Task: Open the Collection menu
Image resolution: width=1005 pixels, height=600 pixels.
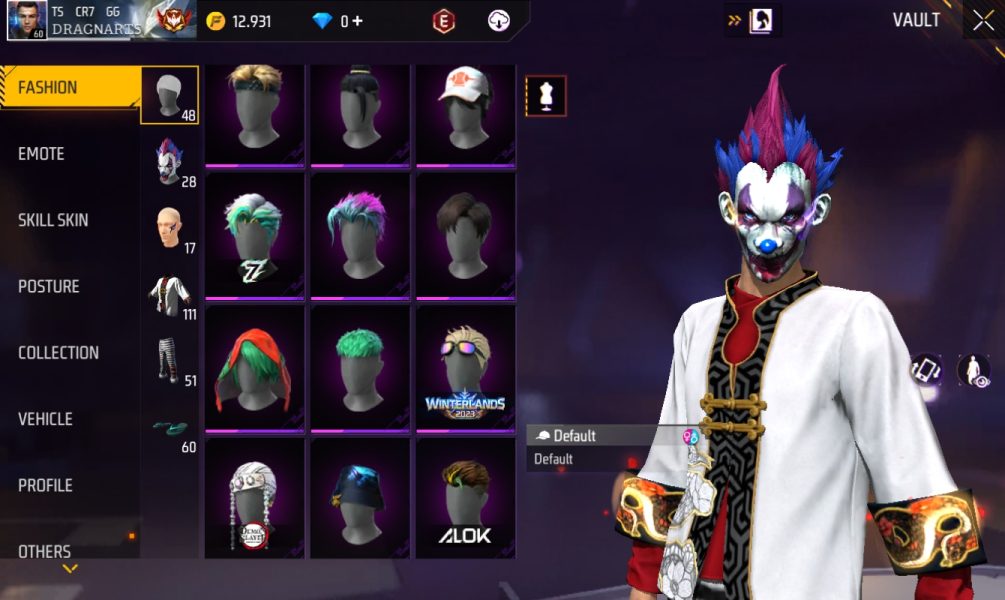Action: click(58, 353)
